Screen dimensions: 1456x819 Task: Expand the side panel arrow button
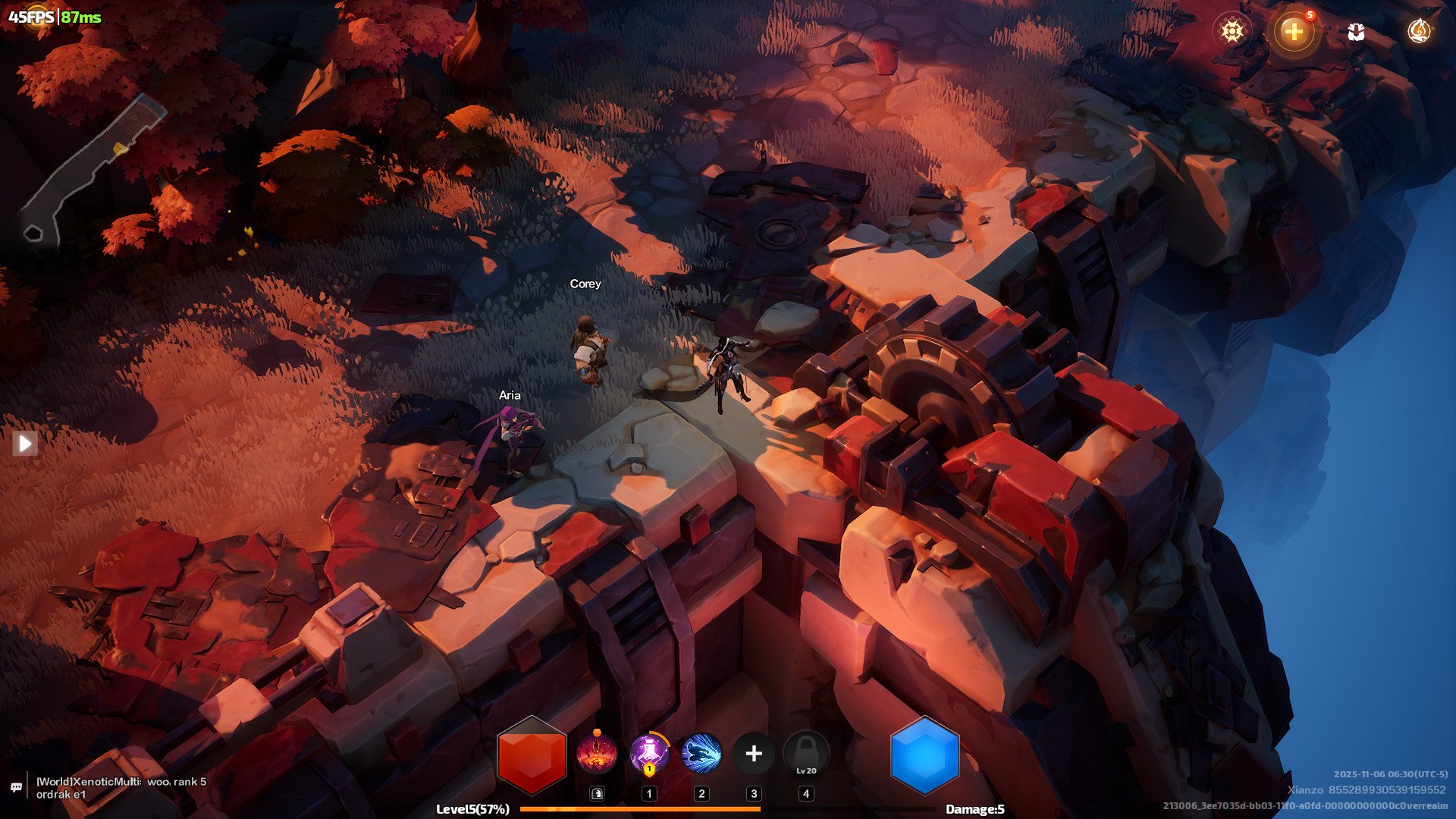point(25,444)
